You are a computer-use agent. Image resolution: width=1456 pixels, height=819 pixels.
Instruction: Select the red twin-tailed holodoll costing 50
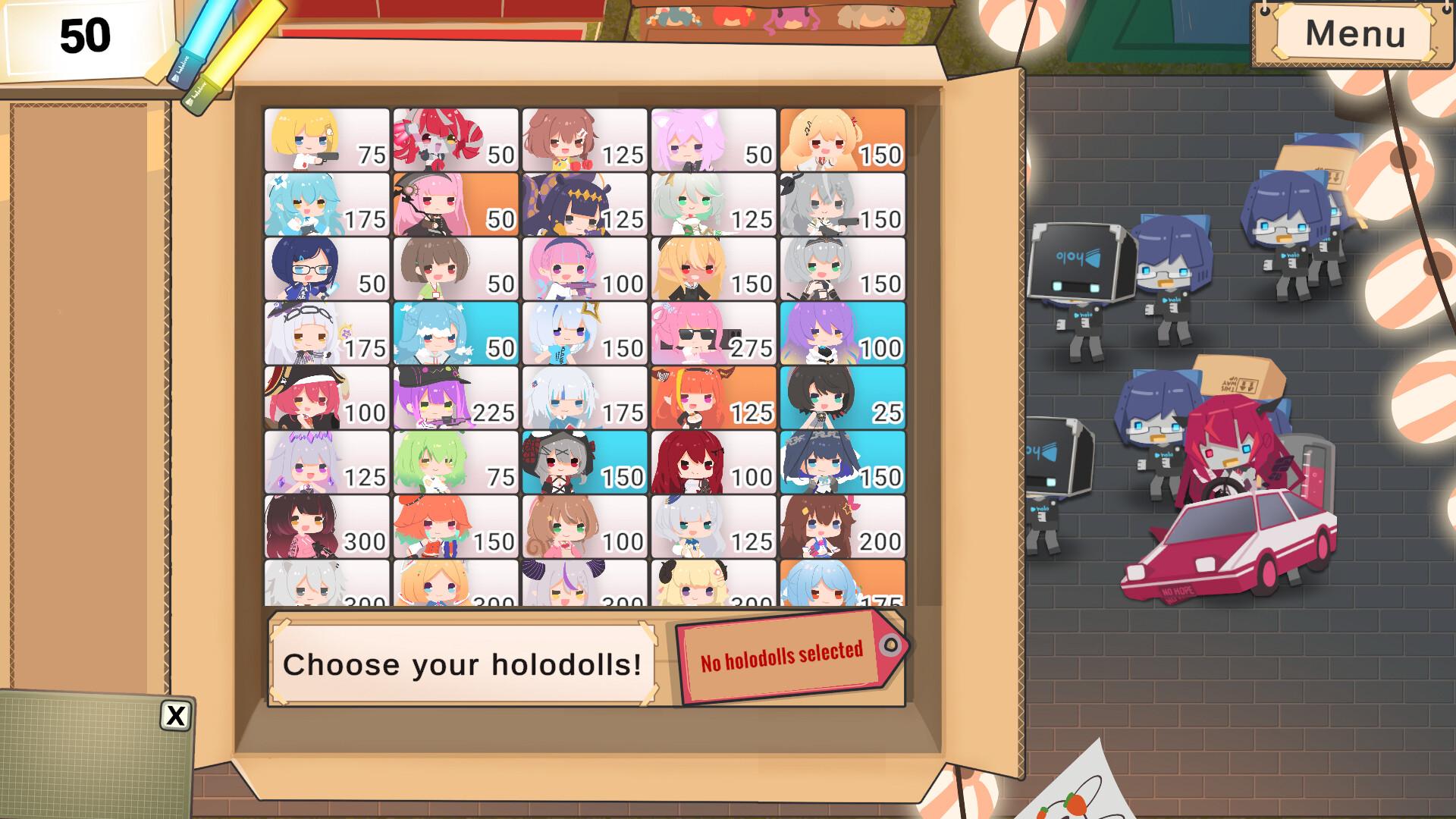pyautogui.click(x=455, y=140)
